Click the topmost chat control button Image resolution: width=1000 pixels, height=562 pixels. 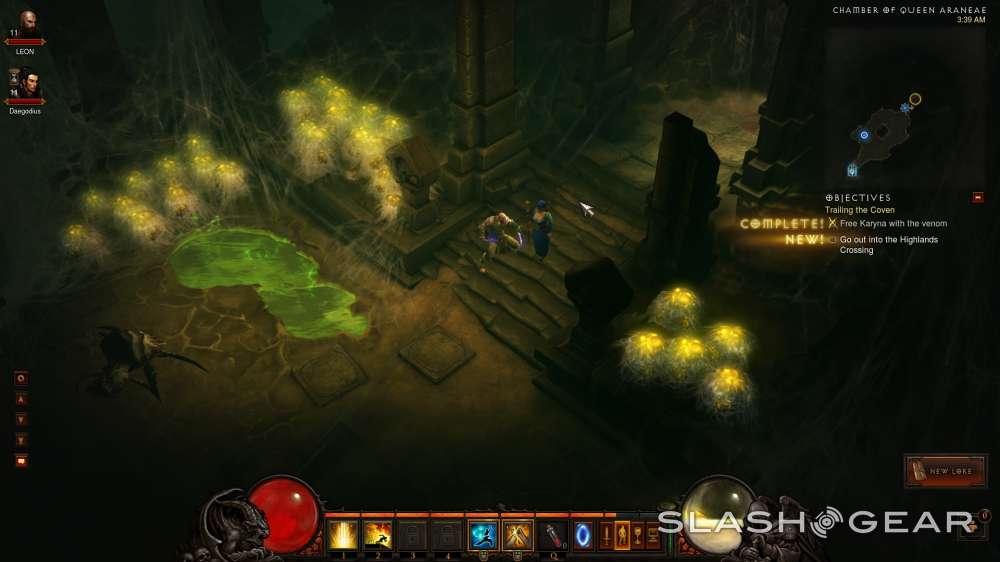pos(21,378)
